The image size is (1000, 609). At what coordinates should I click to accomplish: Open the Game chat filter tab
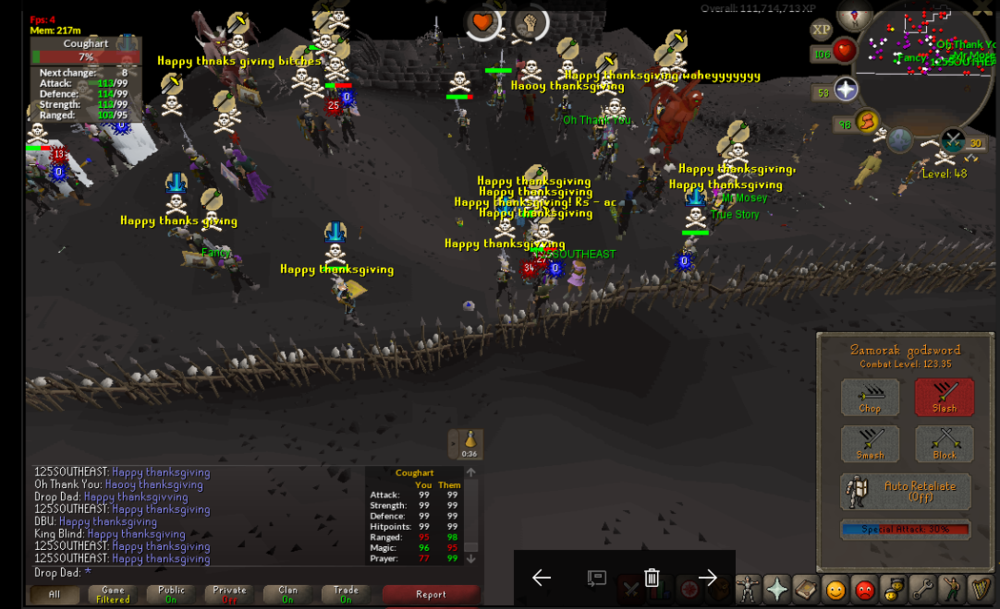coord(113,594)
